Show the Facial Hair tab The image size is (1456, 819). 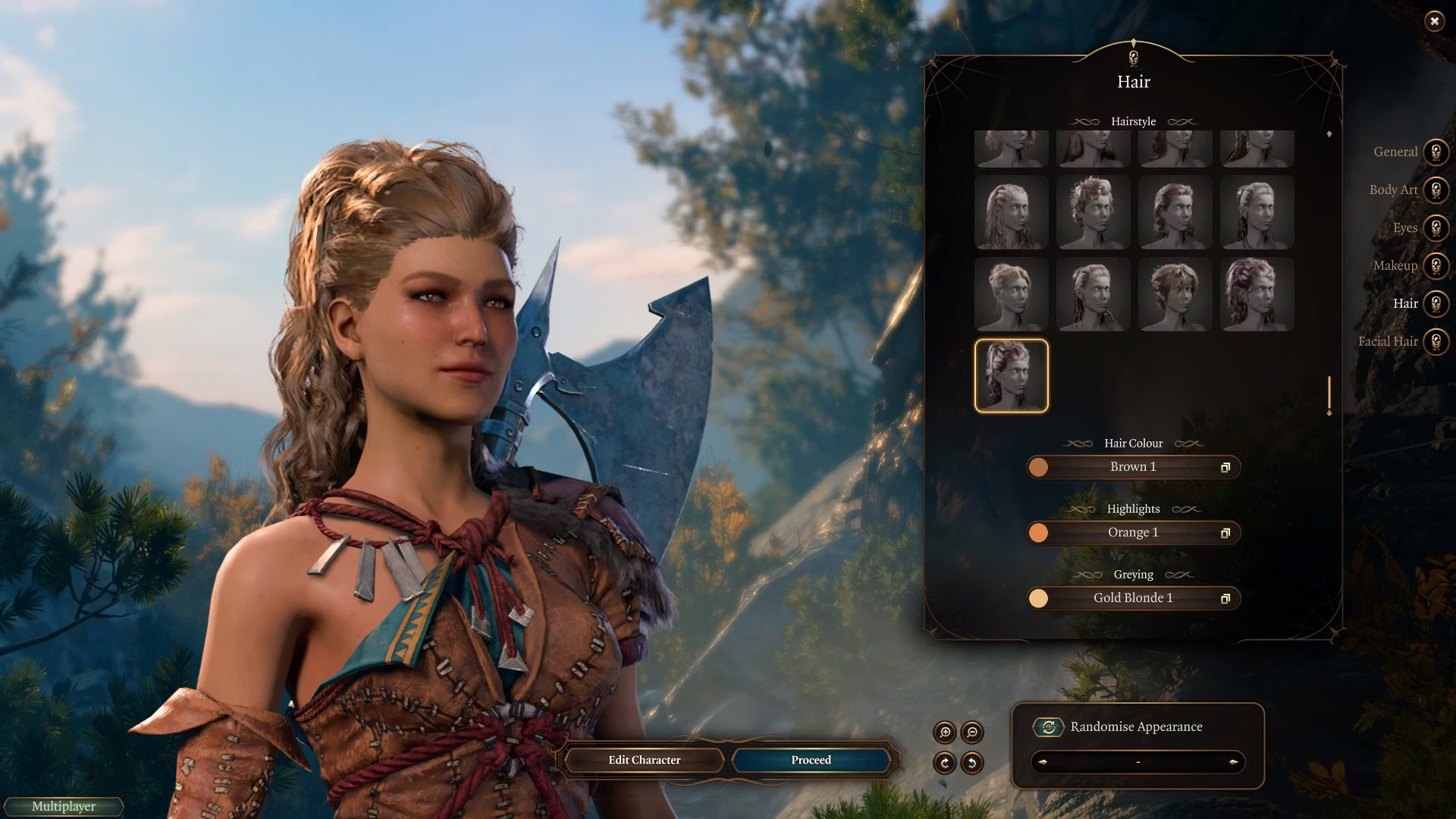pyautogui.click(x=1435, y=341)
